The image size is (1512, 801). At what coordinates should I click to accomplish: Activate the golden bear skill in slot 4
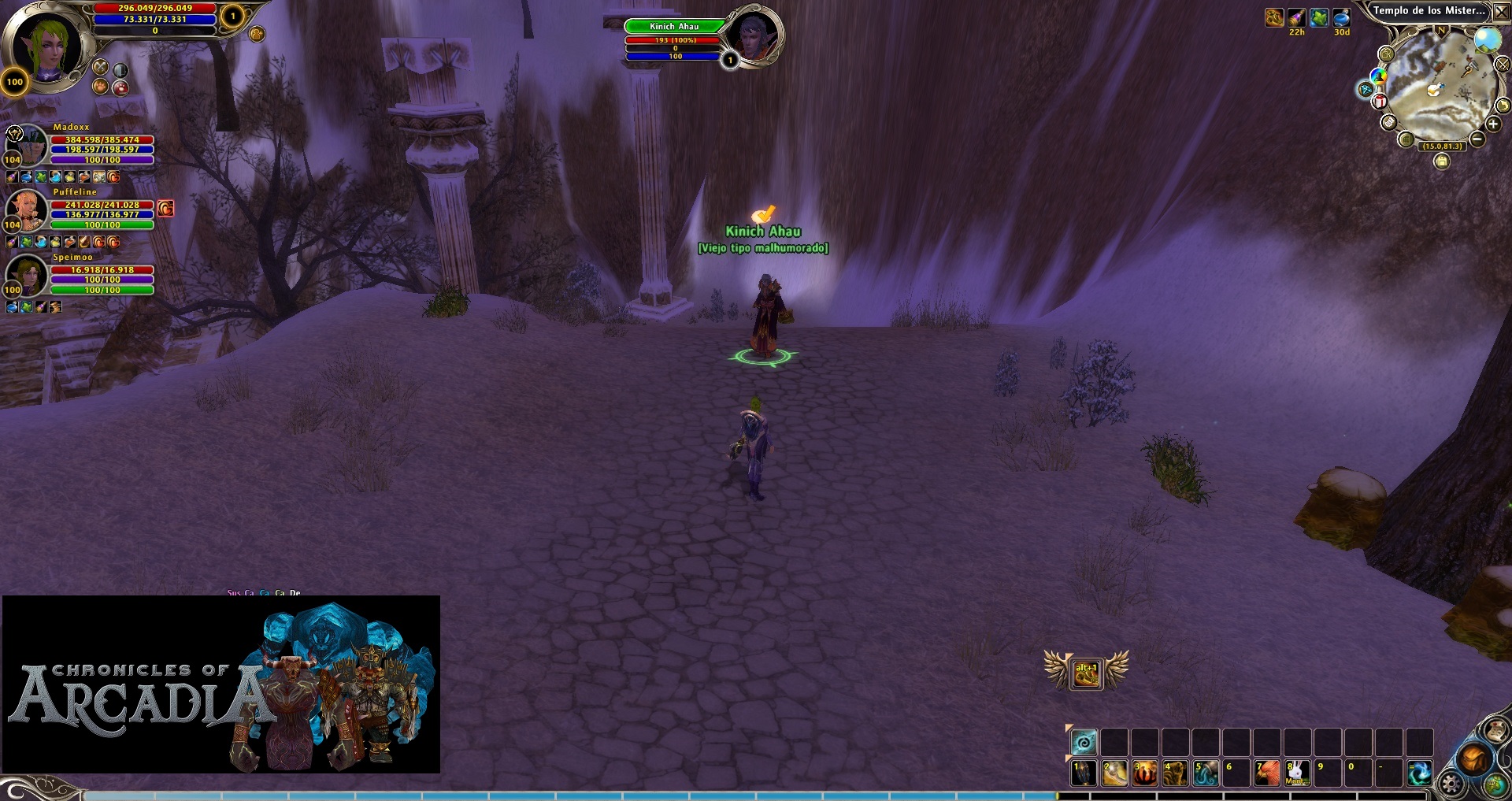[x=1175, y=773]
